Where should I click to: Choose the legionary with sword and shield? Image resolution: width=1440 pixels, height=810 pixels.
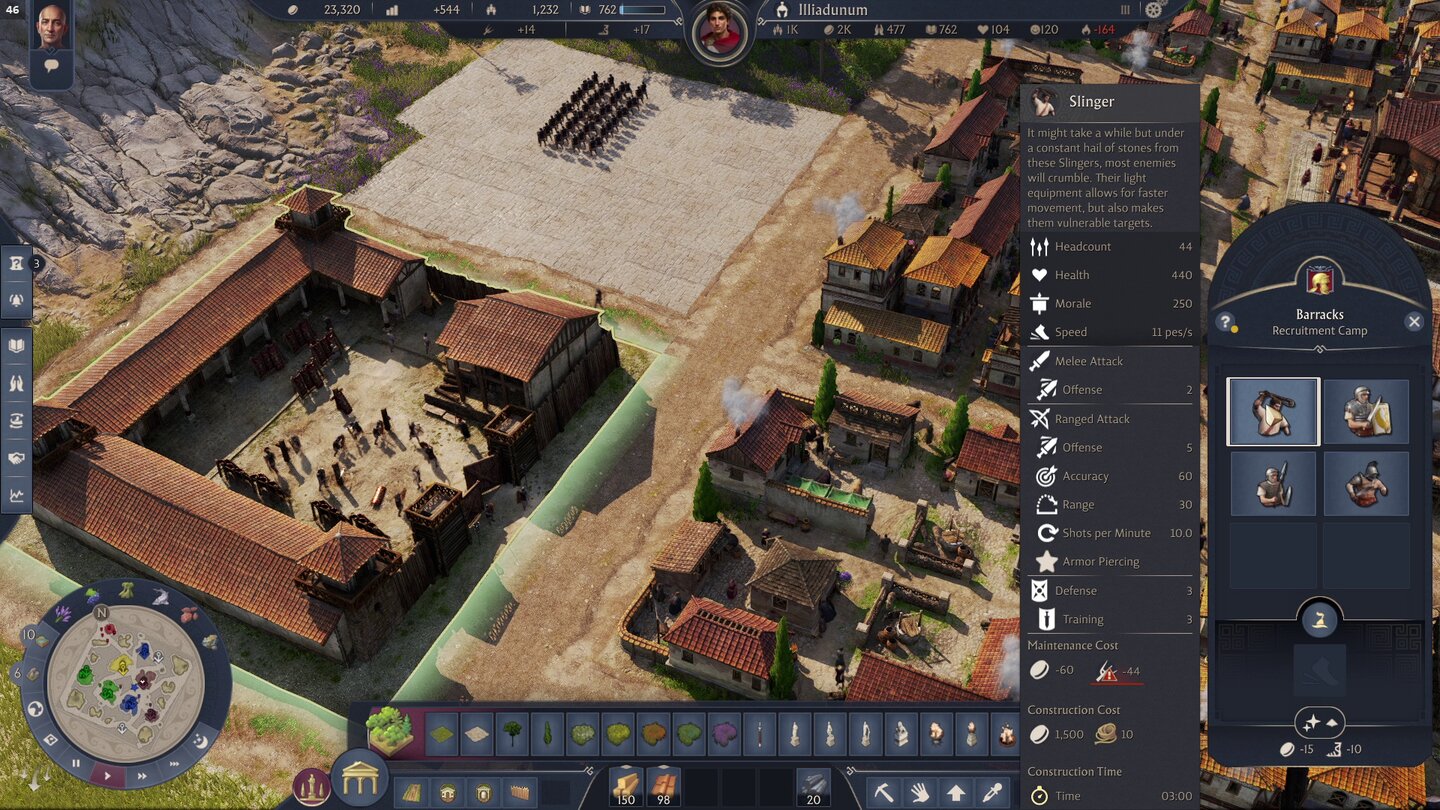(x=1366, y=411)
